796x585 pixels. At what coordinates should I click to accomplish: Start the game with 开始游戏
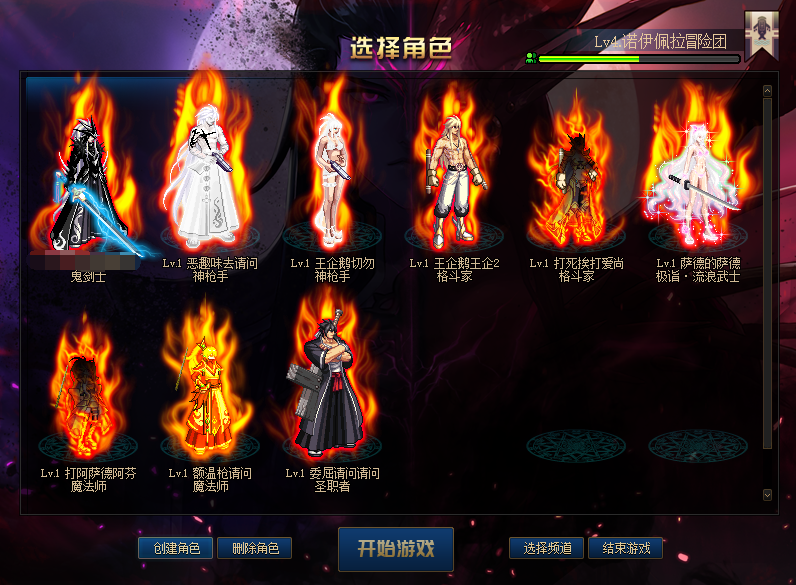coord(396,549)
